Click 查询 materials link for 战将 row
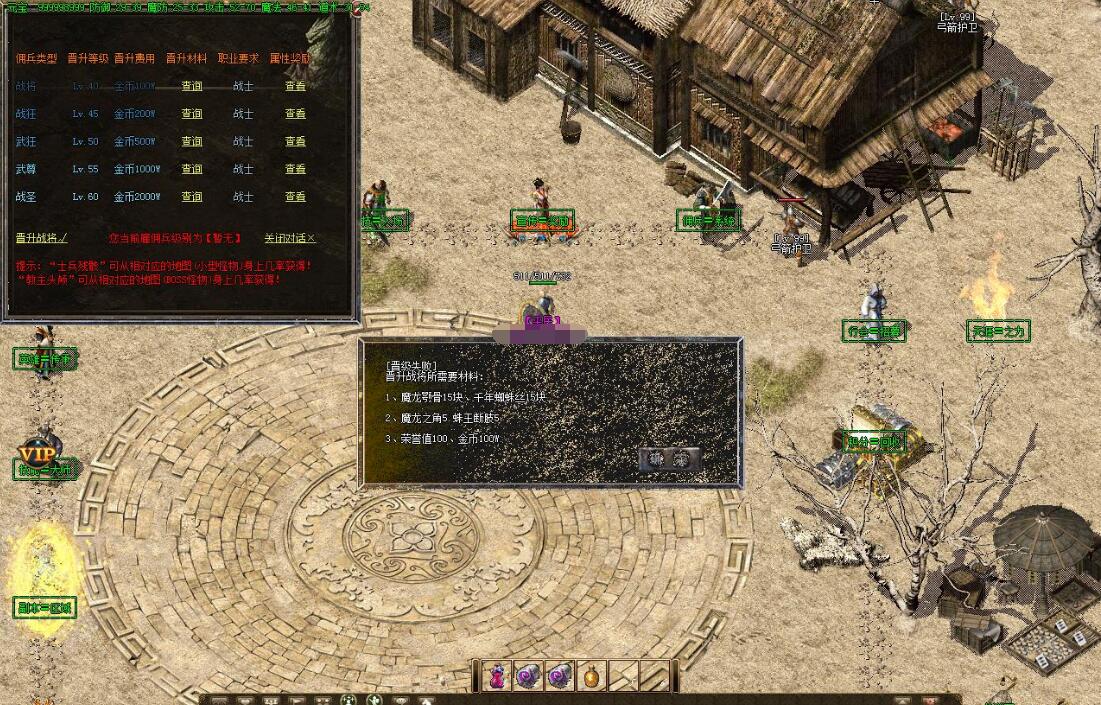Image resolution: width=1101 pixels, height=705 pixels. click(191, 86)
